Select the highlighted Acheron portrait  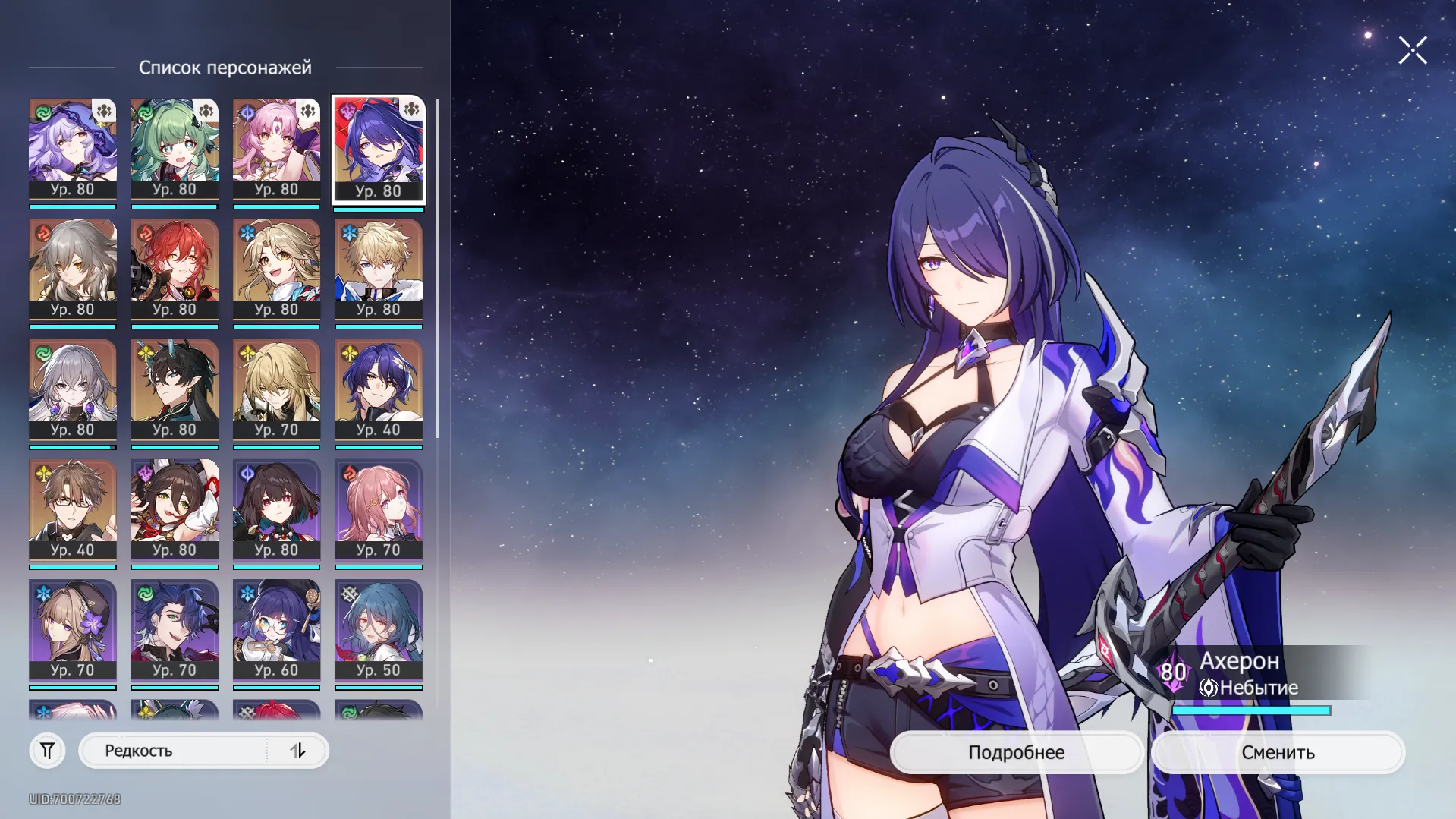(379, 149)
